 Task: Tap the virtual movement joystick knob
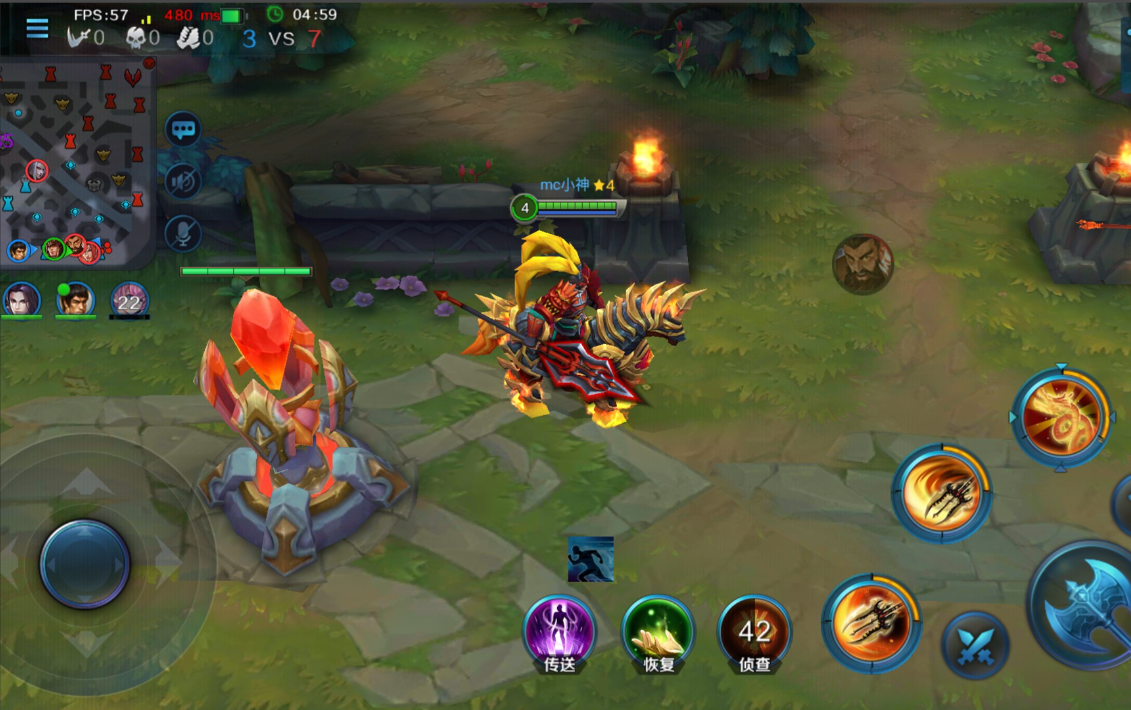[85, 563]
